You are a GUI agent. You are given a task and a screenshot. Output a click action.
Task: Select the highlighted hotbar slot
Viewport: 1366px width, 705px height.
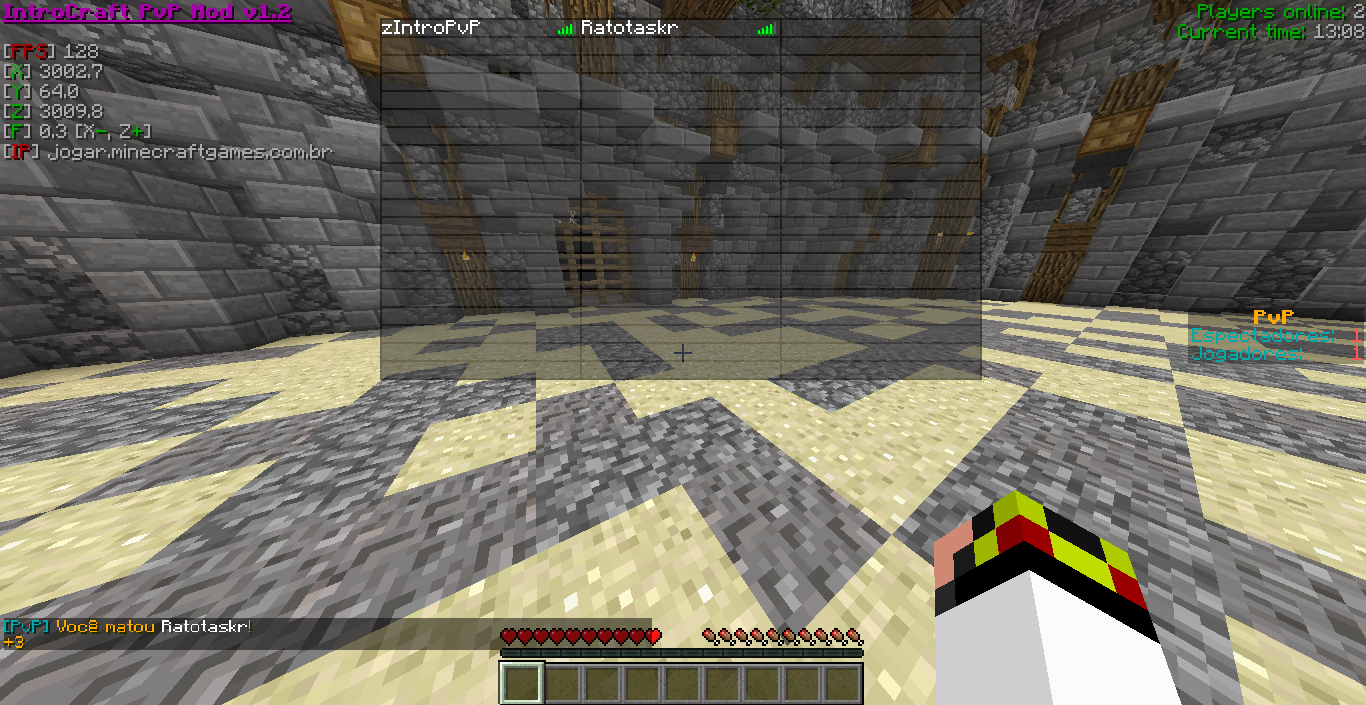[x=521, y=684]
